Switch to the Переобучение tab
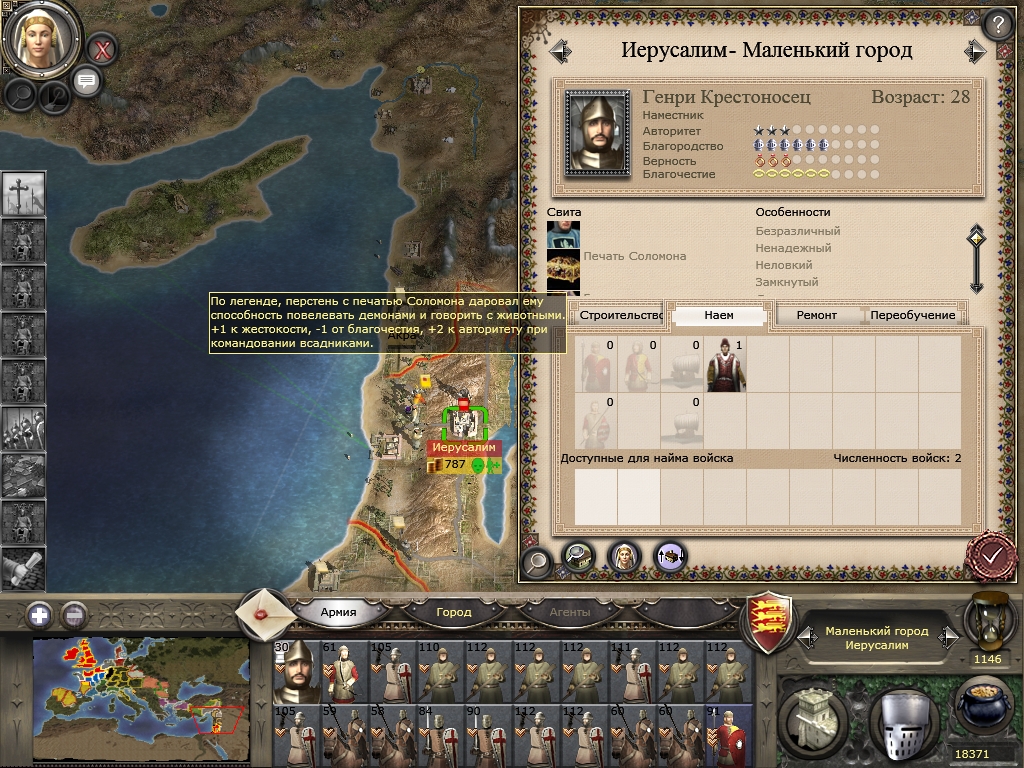The width and height of the screenshot is (1024, 768). [x=913, y=315]
